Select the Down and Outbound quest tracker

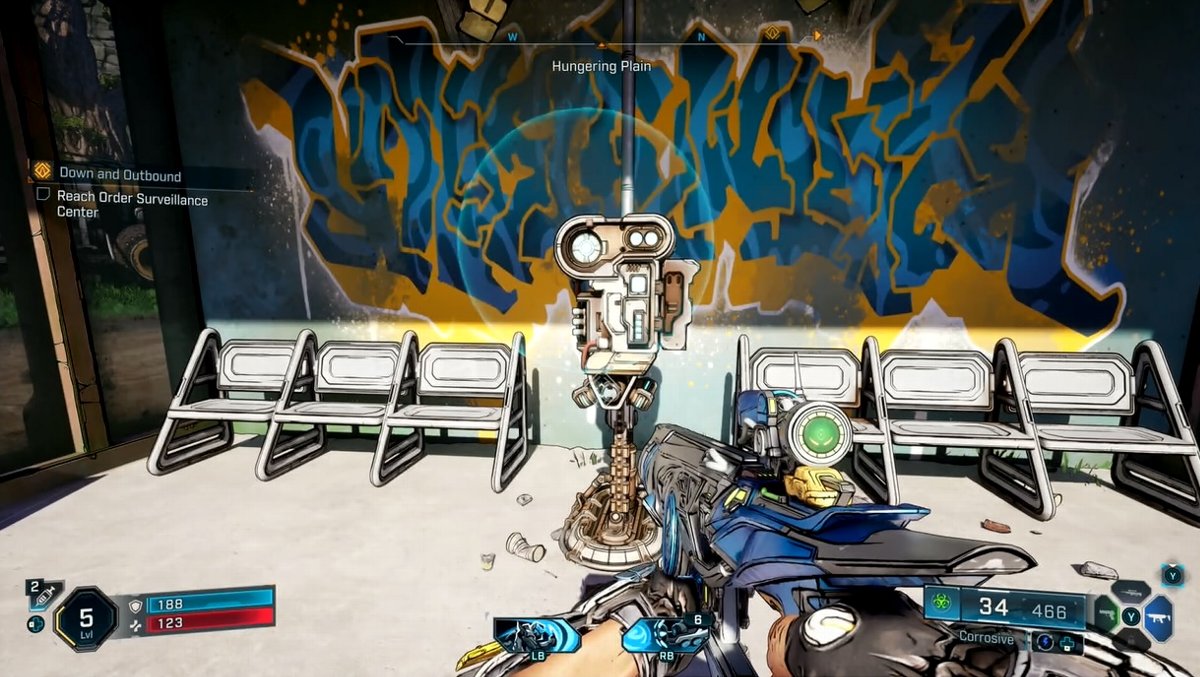coord(120,175)
